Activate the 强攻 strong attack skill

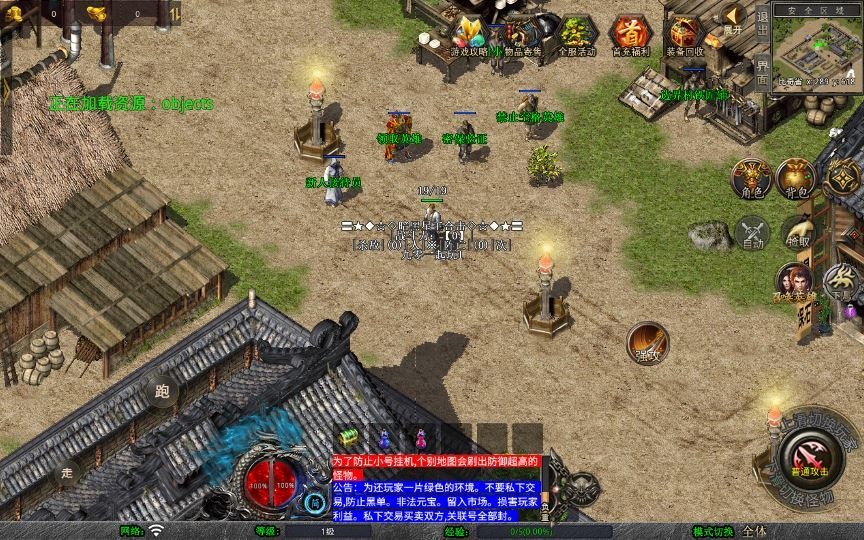click(647, 342)
